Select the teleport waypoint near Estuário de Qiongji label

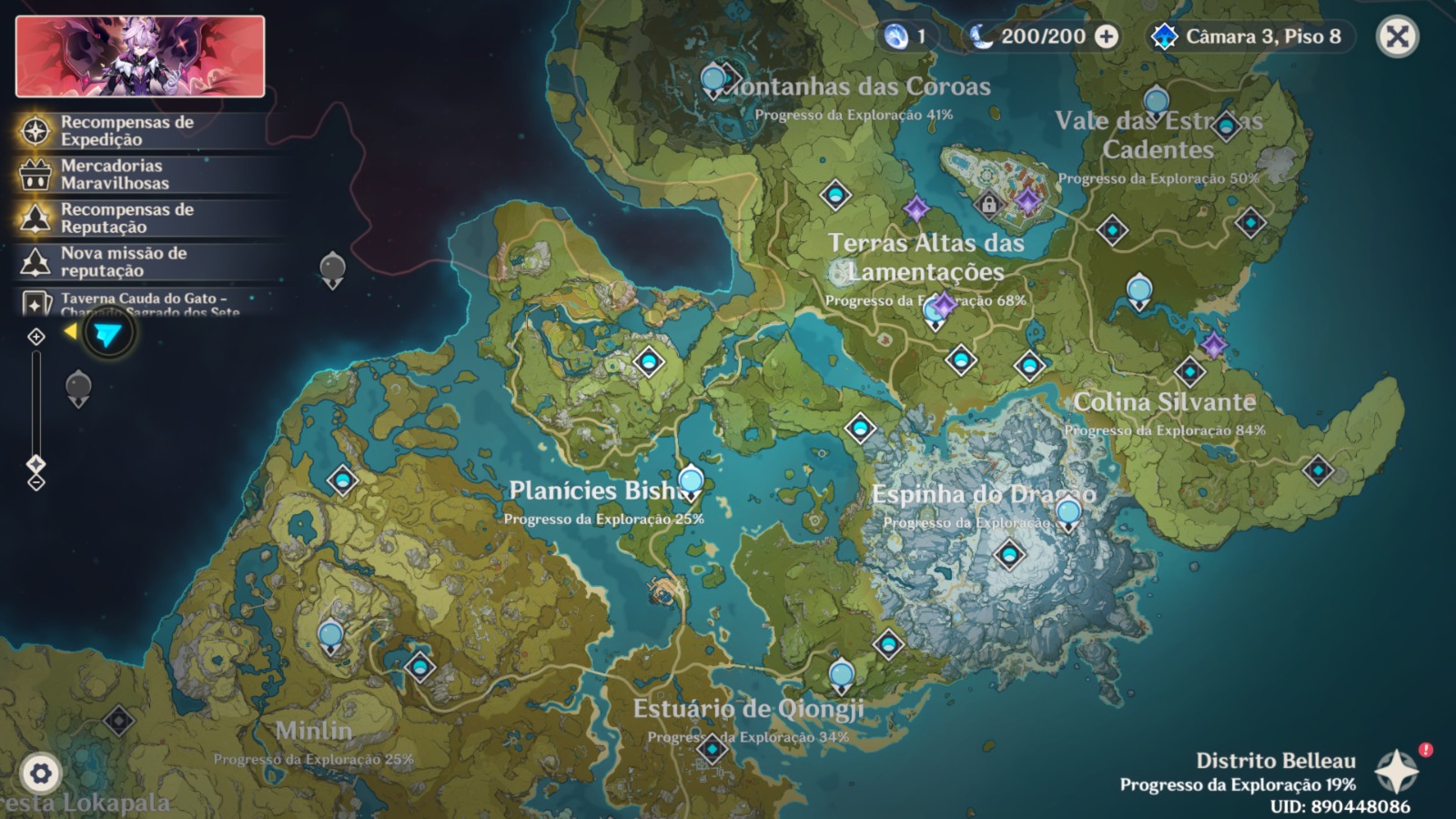pos(712,749)
